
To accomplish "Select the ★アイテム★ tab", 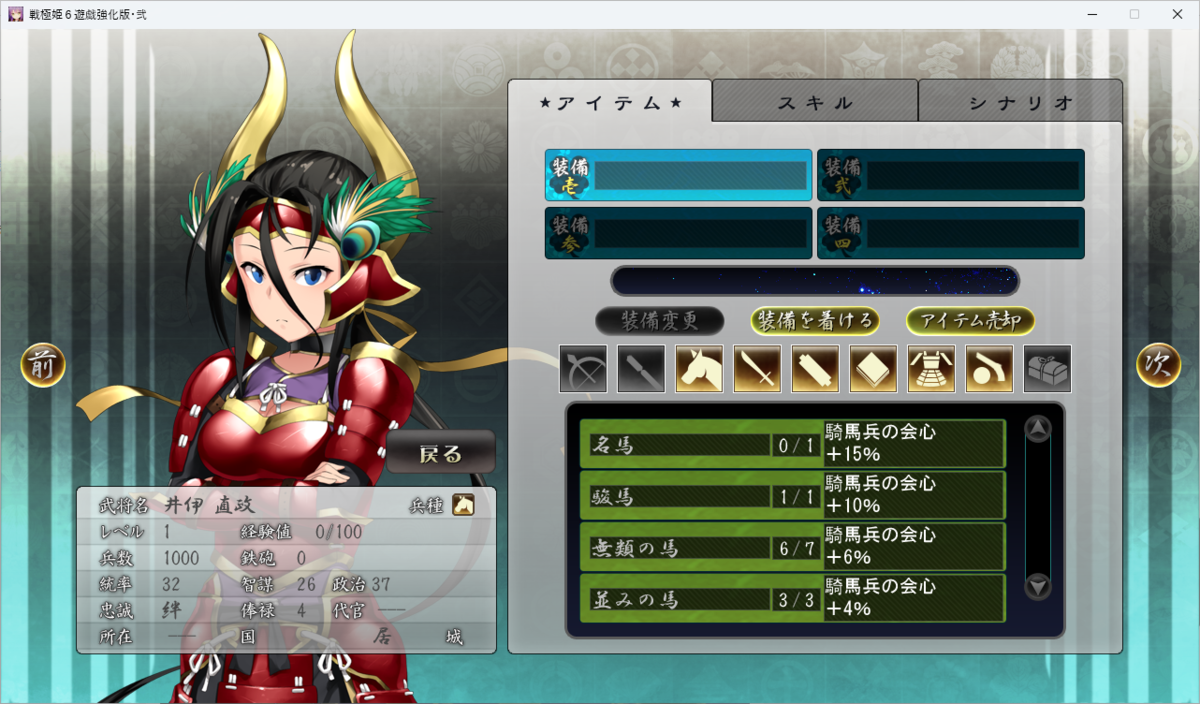I will click(x=610, y=102).
